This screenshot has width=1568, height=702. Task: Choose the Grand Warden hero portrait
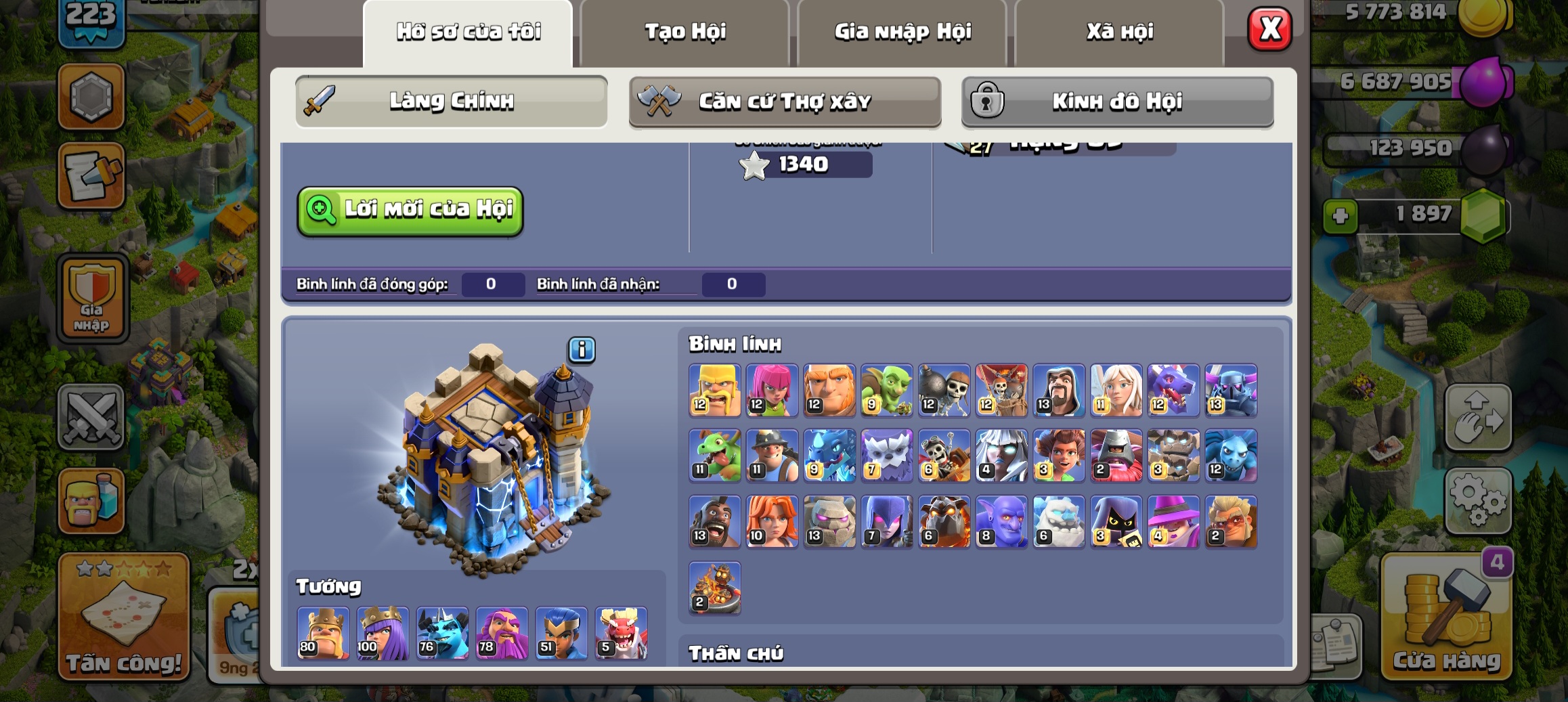point(502,634)
